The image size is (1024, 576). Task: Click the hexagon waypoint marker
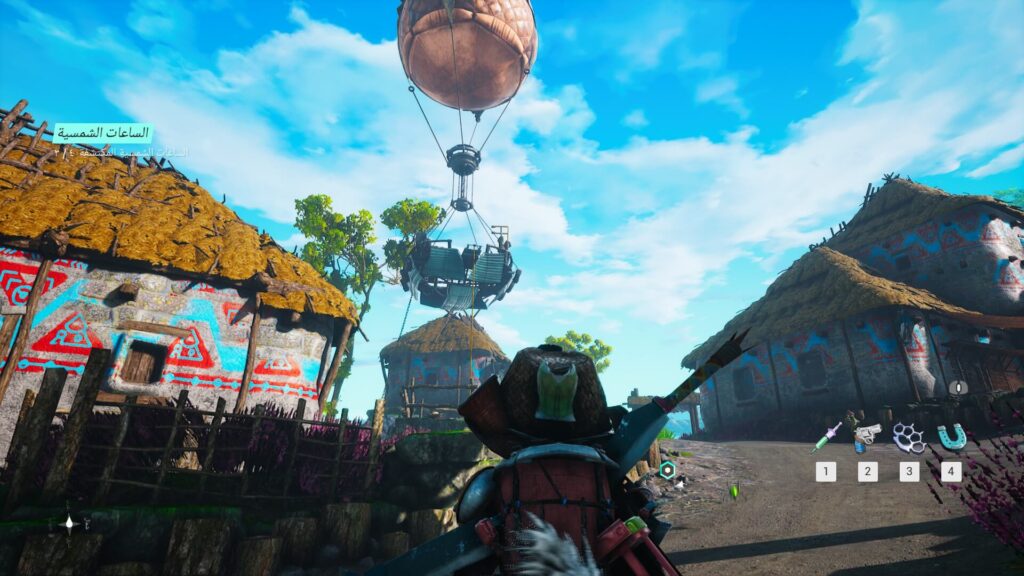[667, 470]
